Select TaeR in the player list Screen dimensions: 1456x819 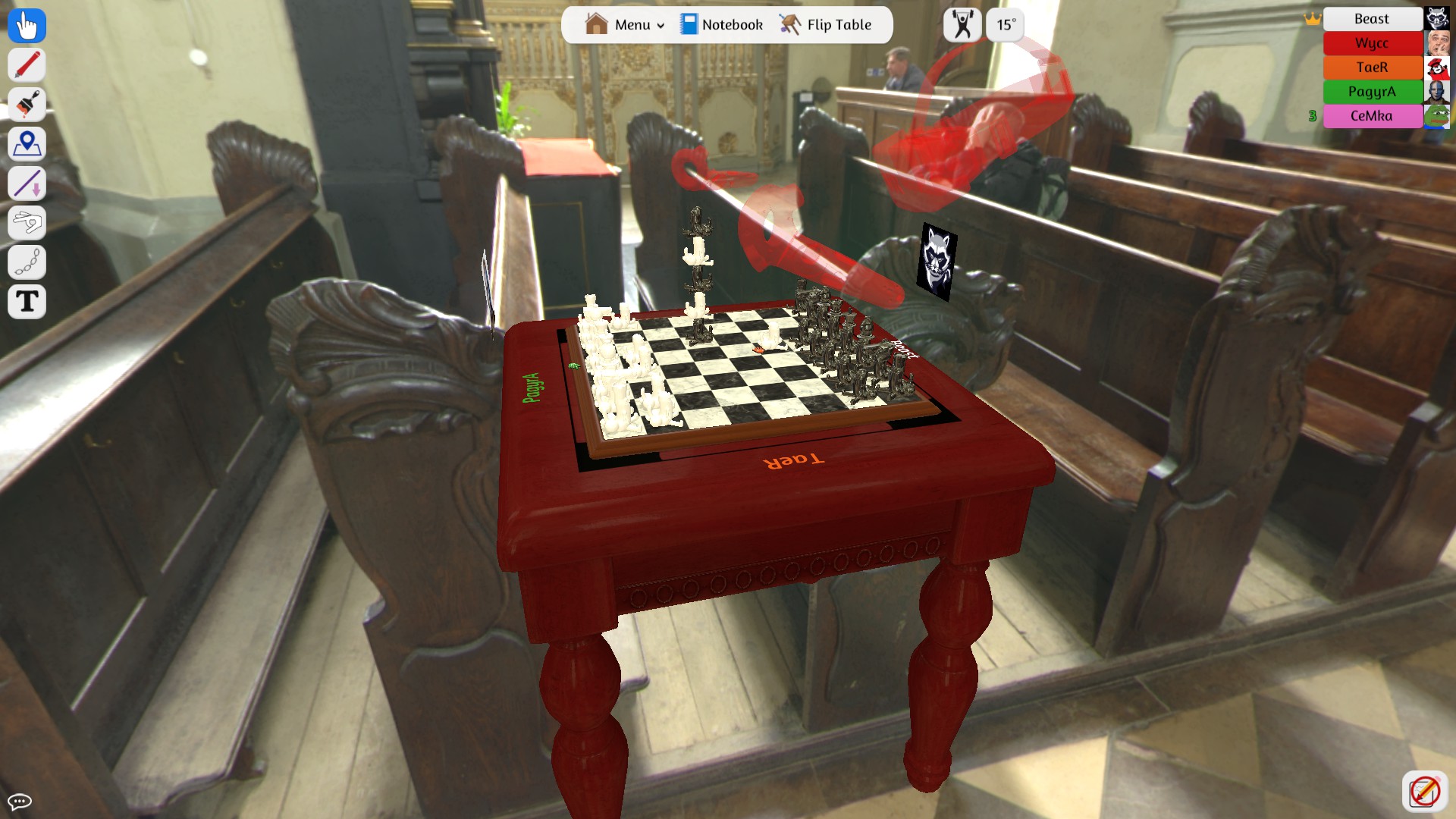[x=1373, y=67]
